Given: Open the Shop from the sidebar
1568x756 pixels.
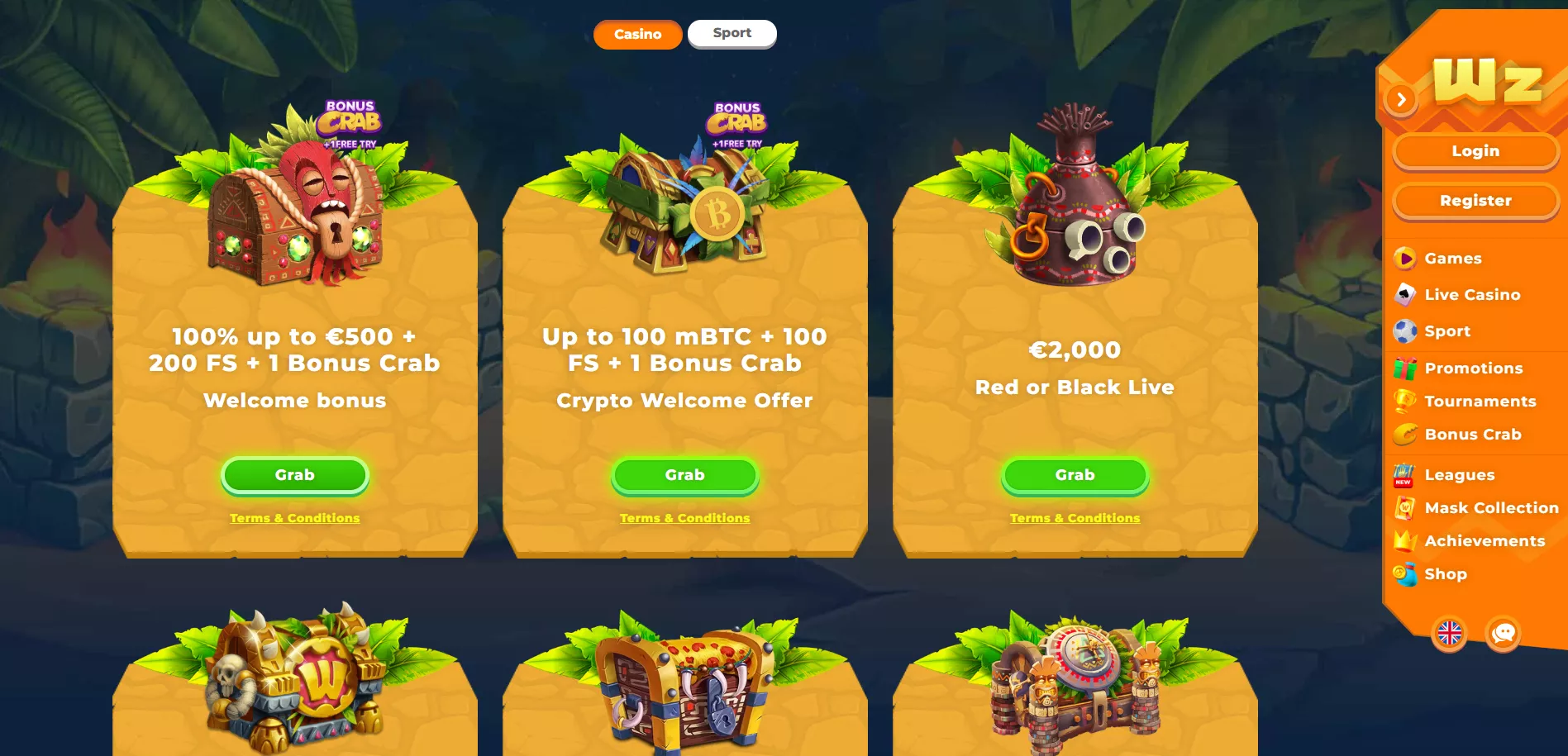Looking at the screenshot, I should pyautogui.click(x=1445, y=574).
